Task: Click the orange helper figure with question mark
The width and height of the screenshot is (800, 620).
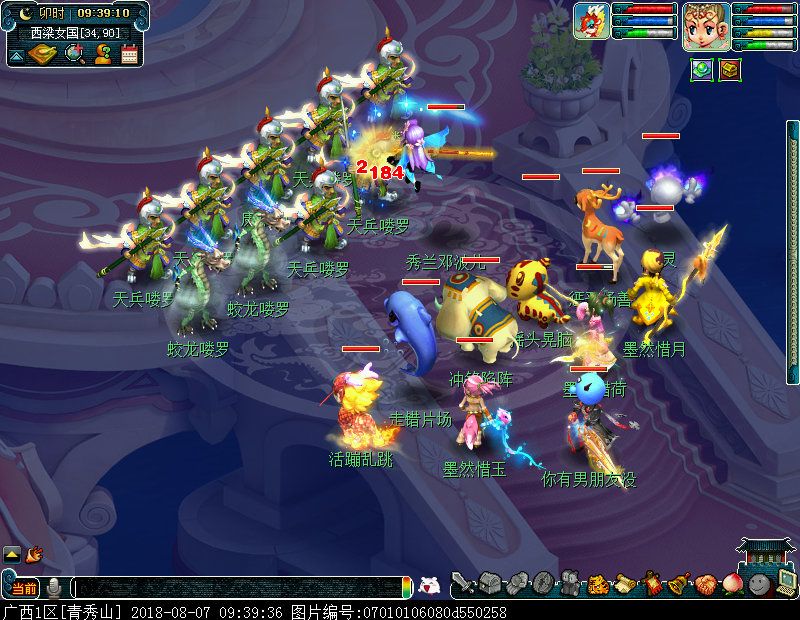Action: click(x=102, y=54)
